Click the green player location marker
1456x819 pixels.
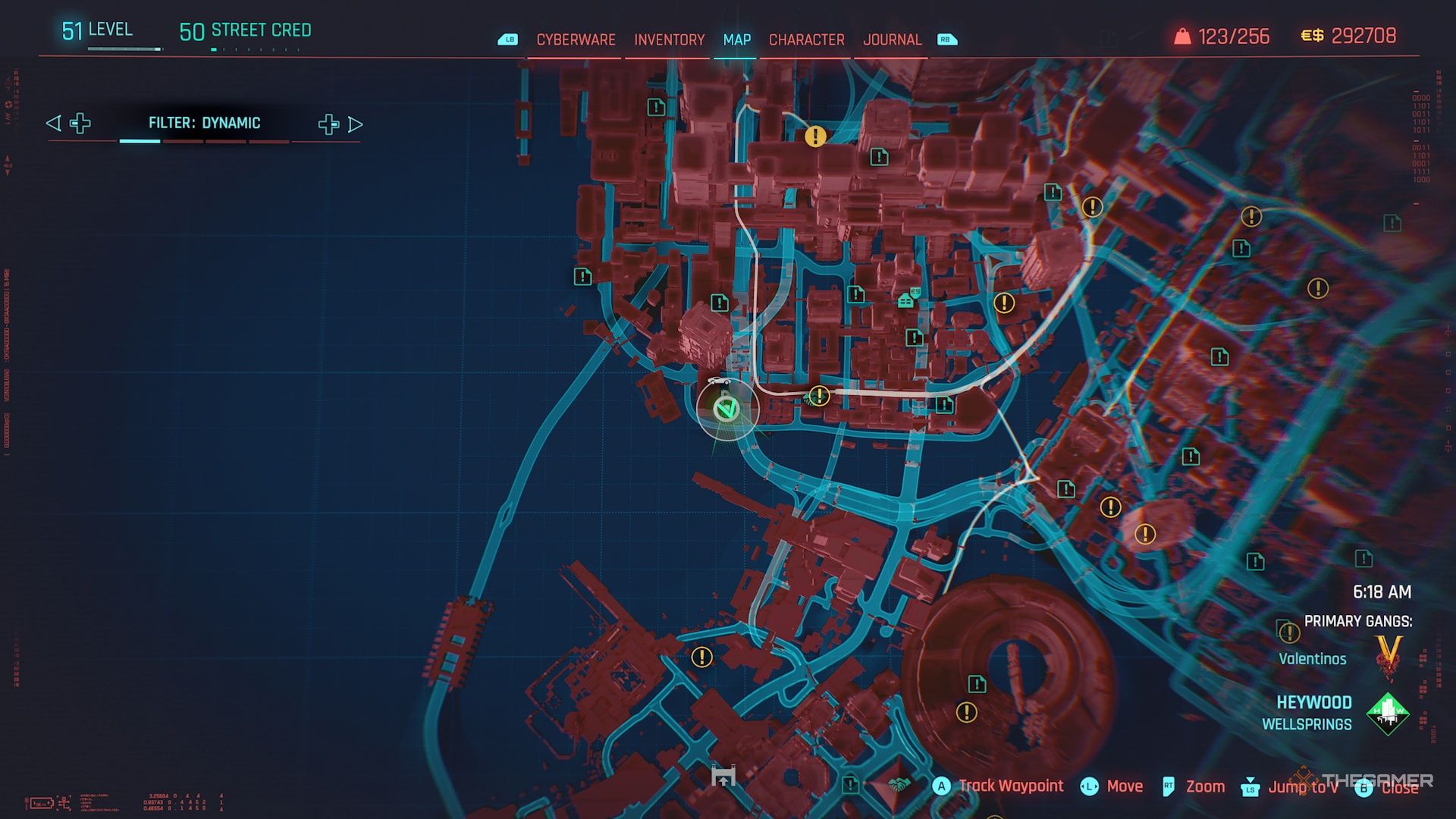[x=726, y=409]
